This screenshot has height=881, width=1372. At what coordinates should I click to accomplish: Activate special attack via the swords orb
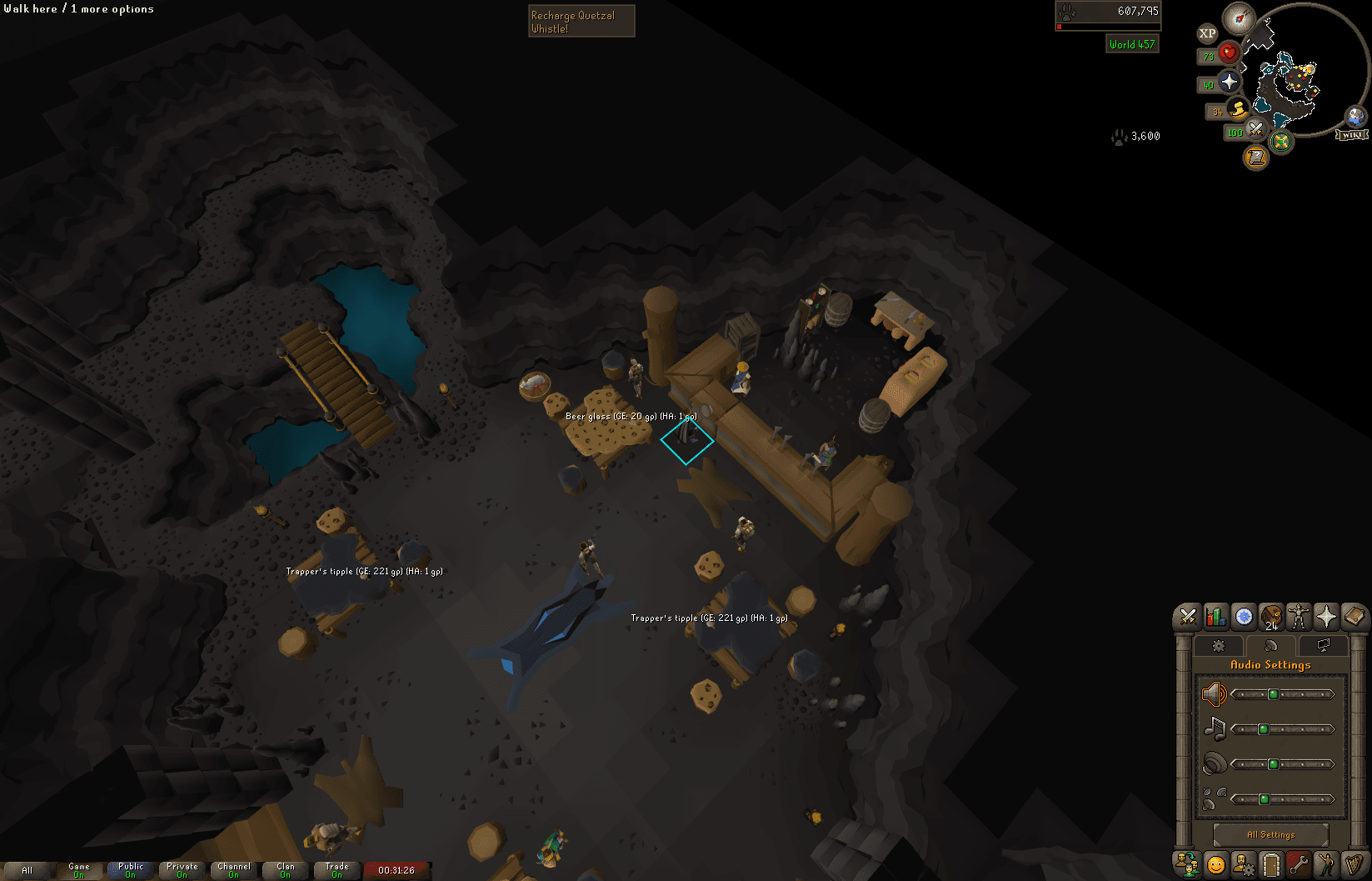pos(1255,131)
